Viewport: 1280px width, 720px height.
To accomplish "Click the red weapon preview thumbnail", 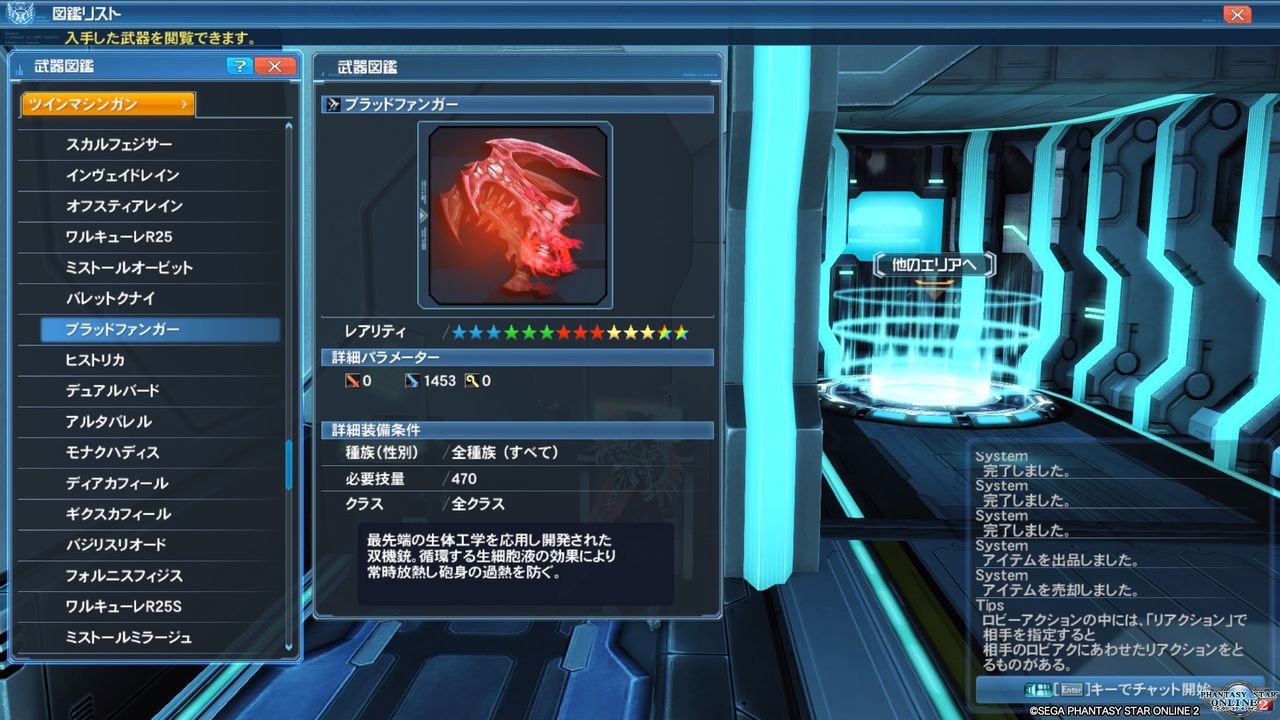I will 517,214.
